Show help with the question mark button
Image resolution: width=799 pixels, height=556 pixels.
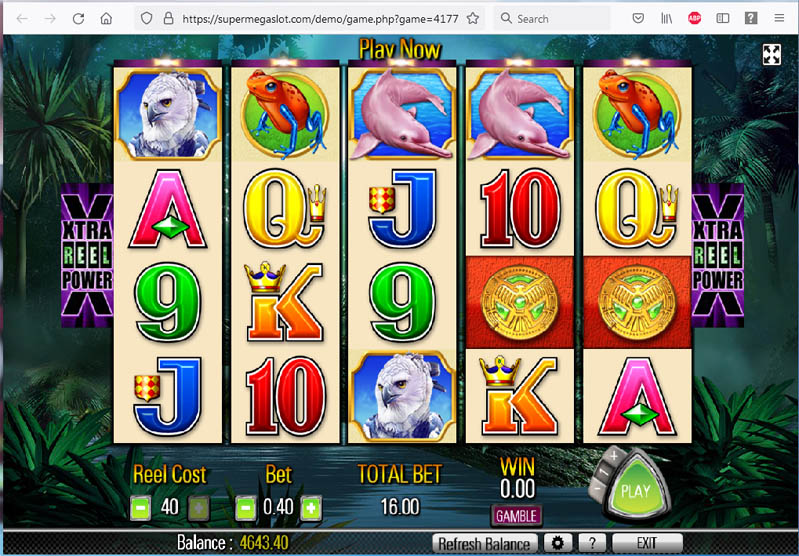592,543
